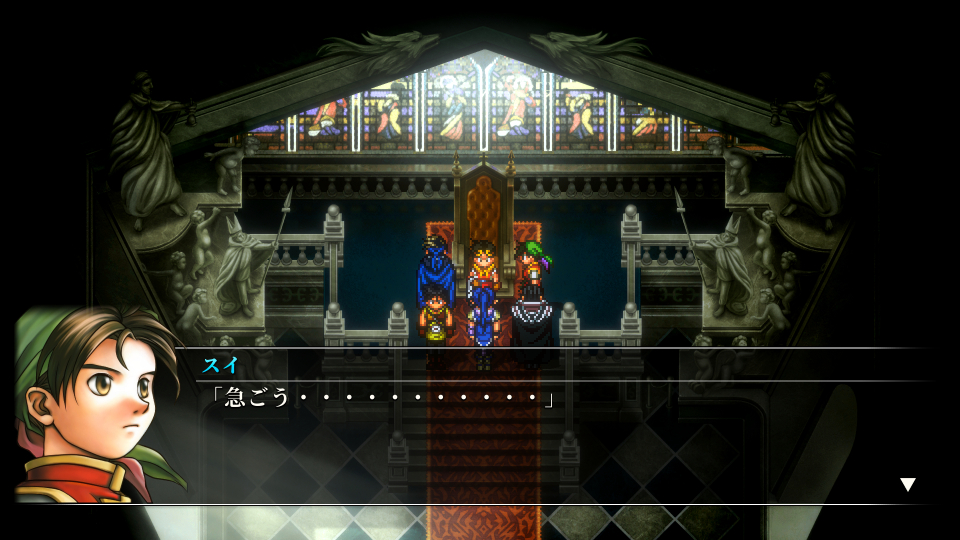Advance dialogue with the white arrow indicator
The height and width of the screenshot is (540, 960).
907,485
